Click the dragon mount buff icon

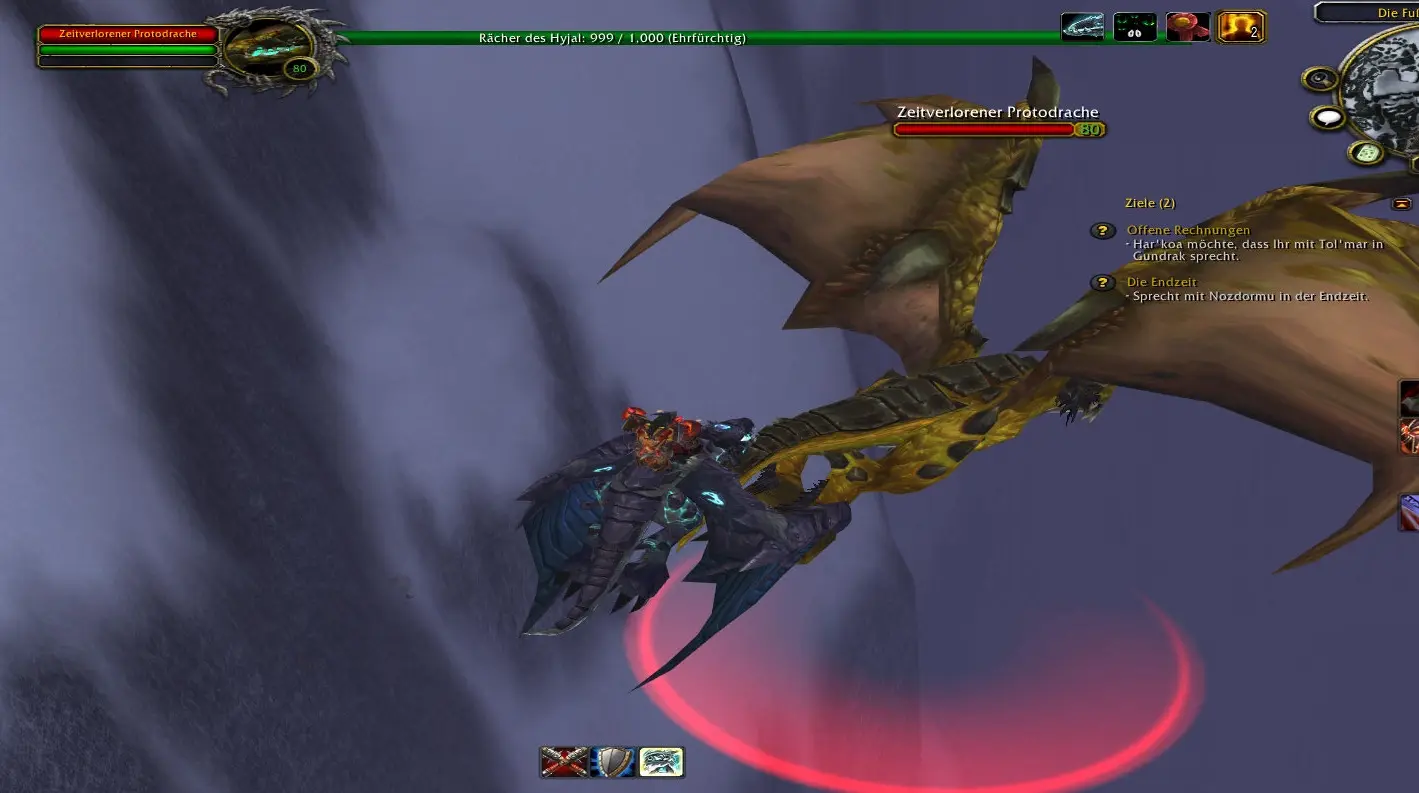1082,27
